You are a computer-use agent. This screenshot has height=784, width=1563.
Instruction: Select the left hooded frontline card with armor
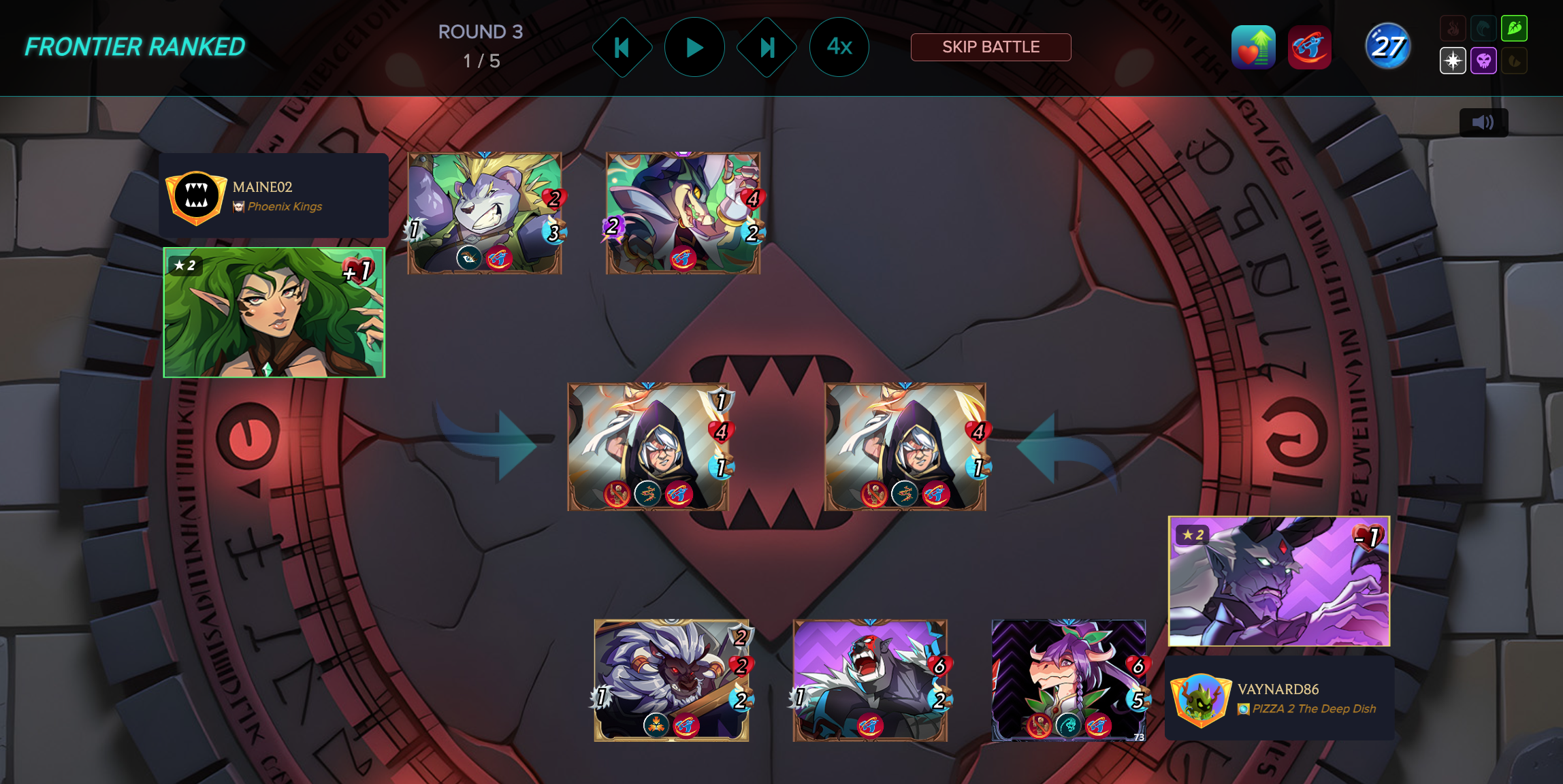(x=647, y=446)
